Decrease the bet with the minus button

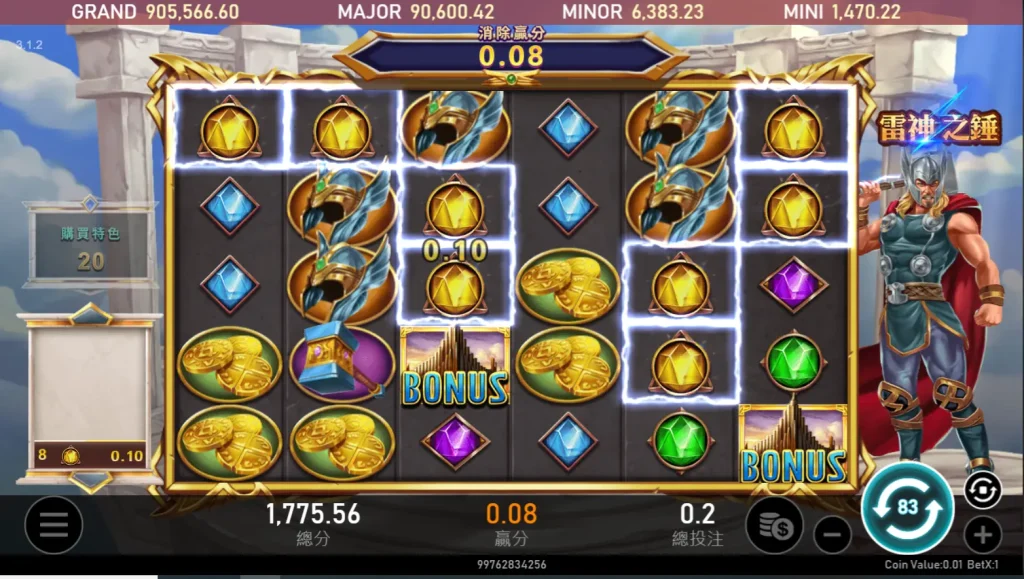pos(832,535)
